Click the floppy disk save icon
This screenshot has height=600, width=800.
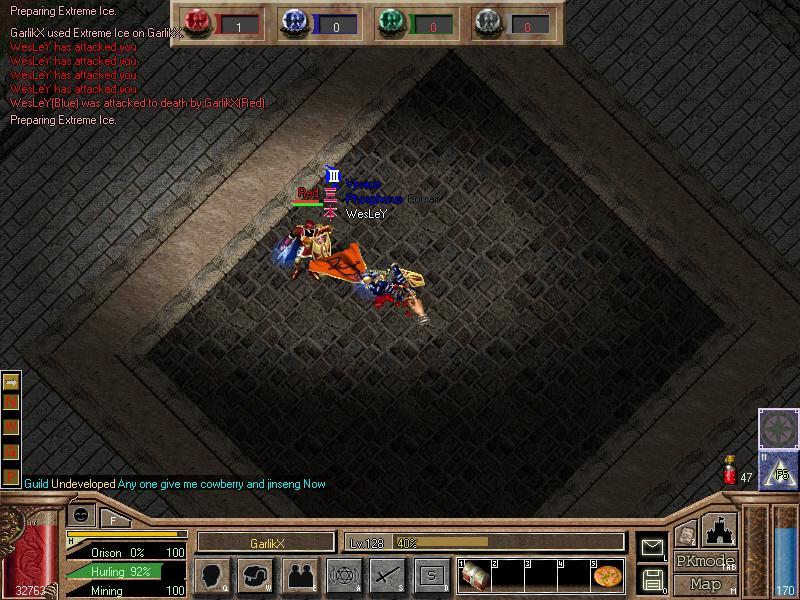coord(652,578)
